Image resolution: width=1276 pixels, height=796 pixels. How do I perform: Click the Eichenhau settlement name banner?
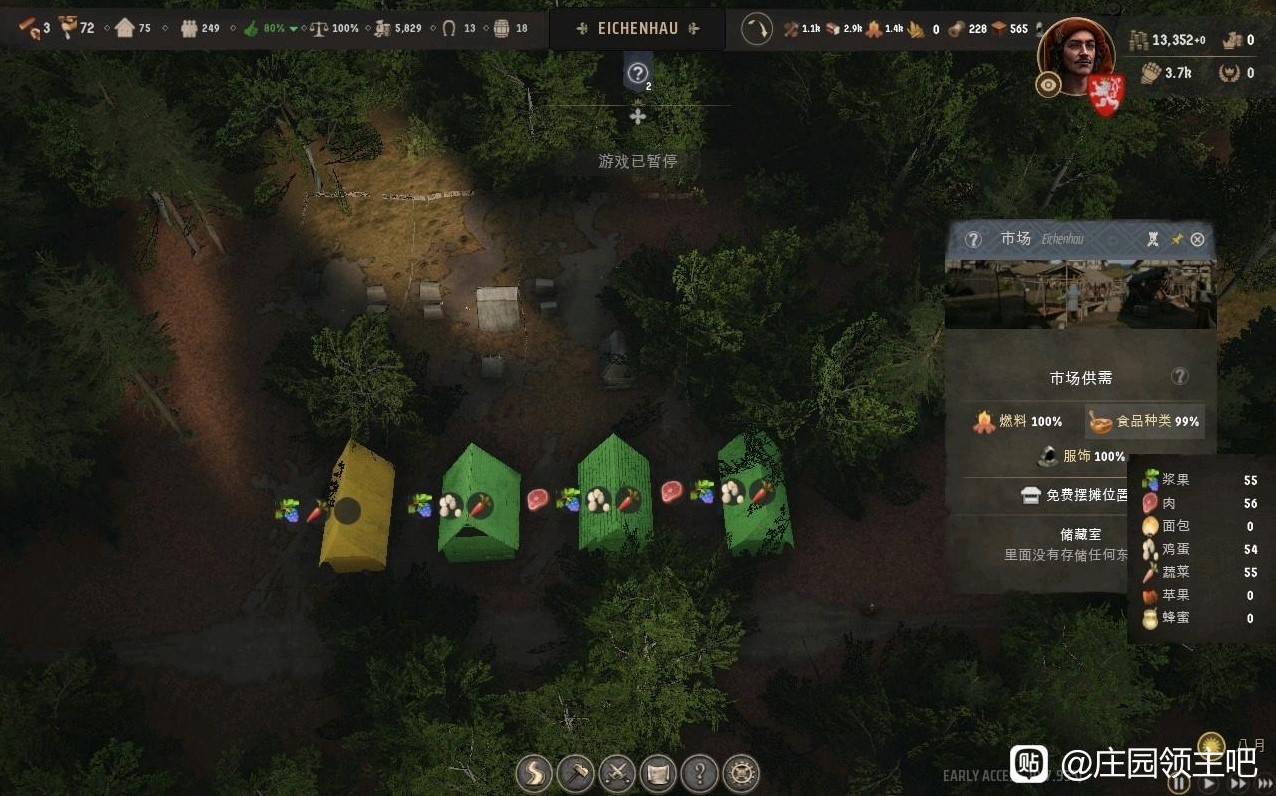click(x=637, y=29)
